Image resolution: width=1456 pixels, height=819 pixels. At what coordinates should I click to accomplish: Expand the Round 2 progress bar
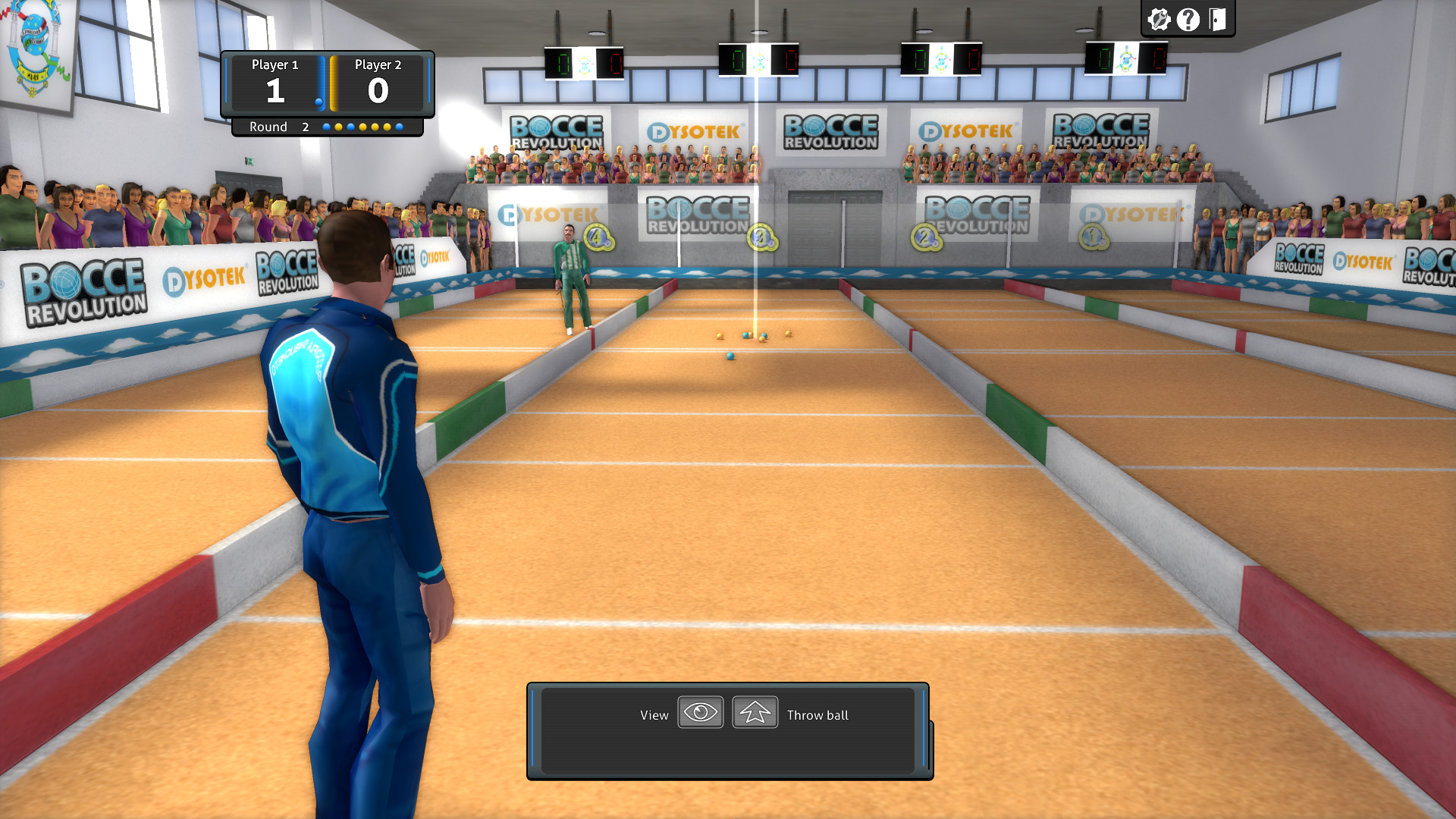[328, 127]
